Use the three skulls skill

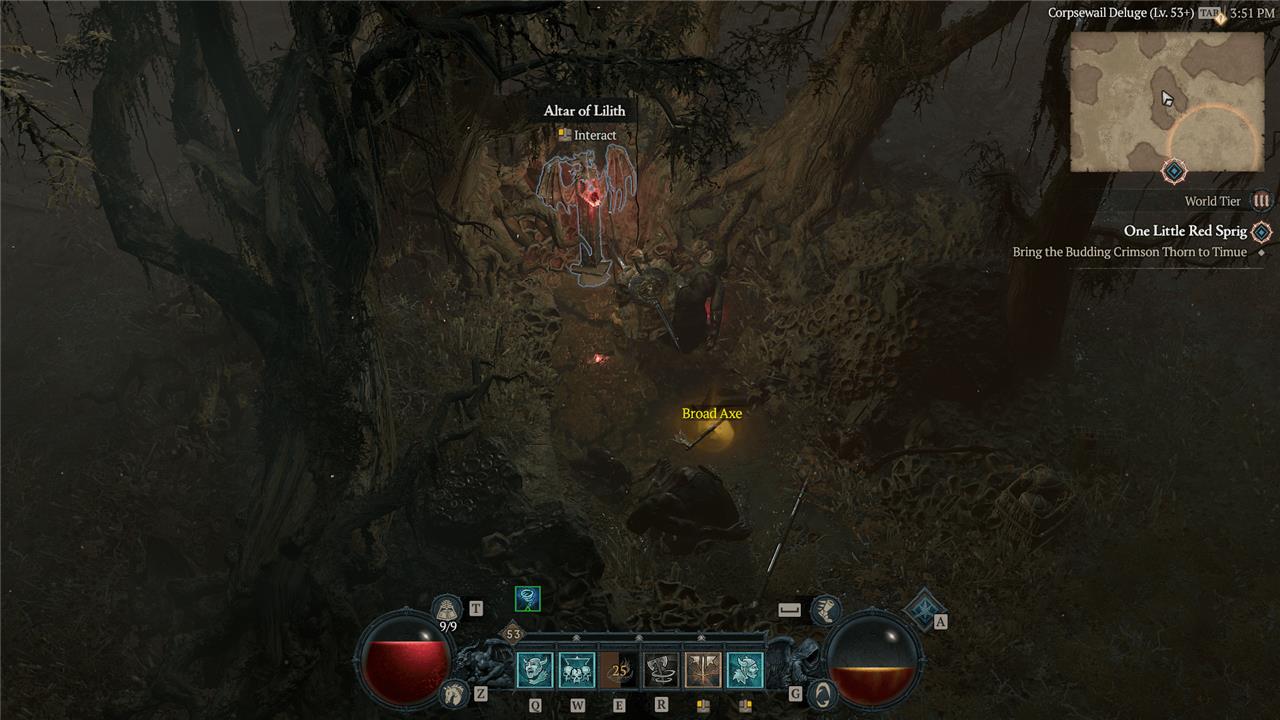click(x=577, y=670)
